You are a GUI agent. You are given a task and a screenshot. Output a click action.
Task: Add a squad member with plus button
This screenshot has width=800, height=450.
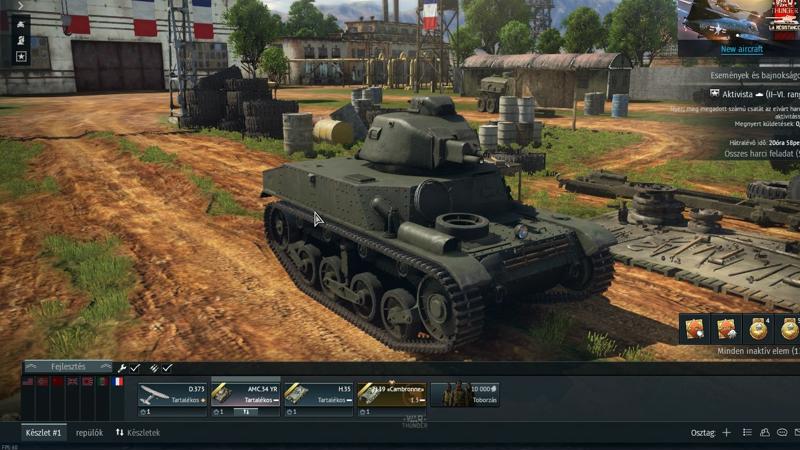(727, 433)
